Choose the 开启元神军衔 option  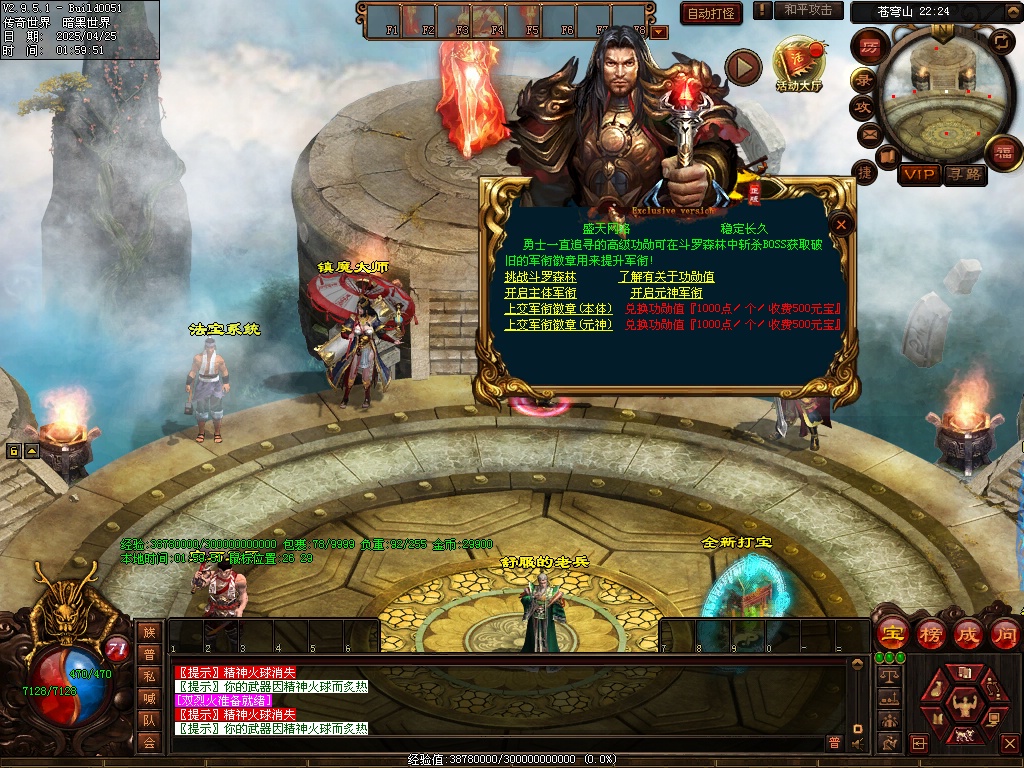coord(666,293)
